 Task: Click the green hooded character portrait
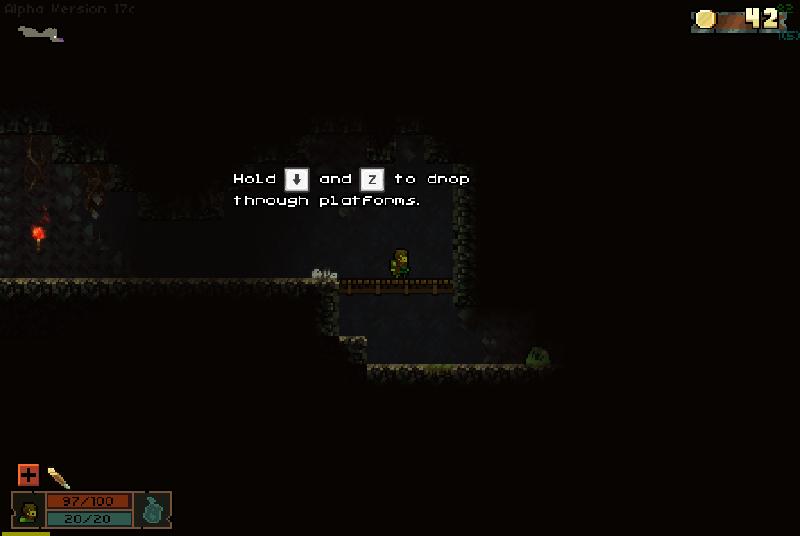point(28,510)
